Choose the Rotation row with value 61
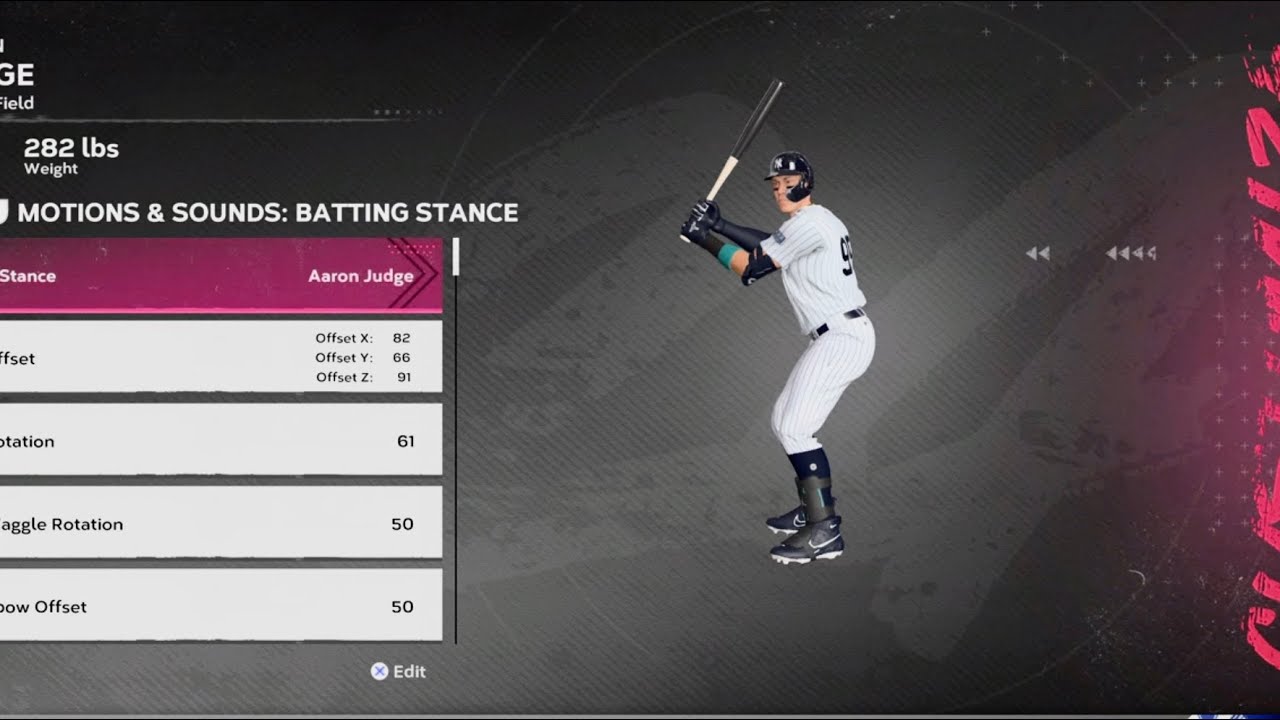This screenshot has width=1280, height=720. point(220,440)
